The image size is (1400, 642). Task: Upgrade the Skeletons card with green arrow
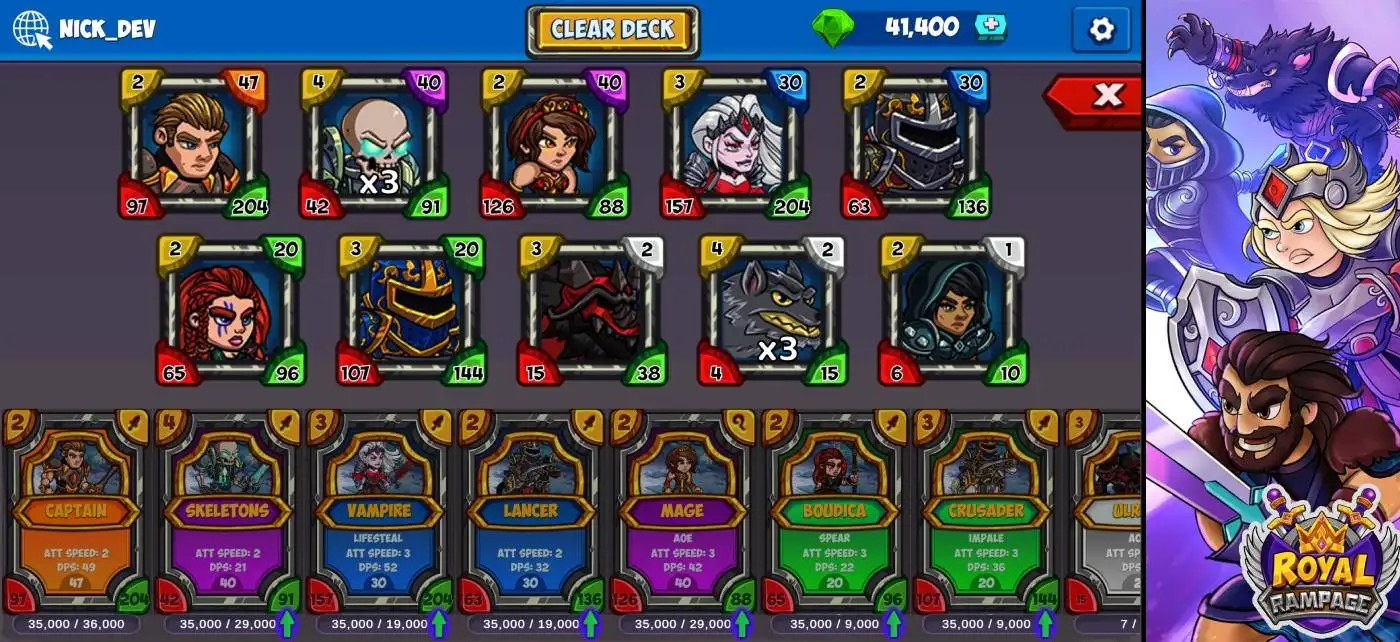tap(286, 623)
